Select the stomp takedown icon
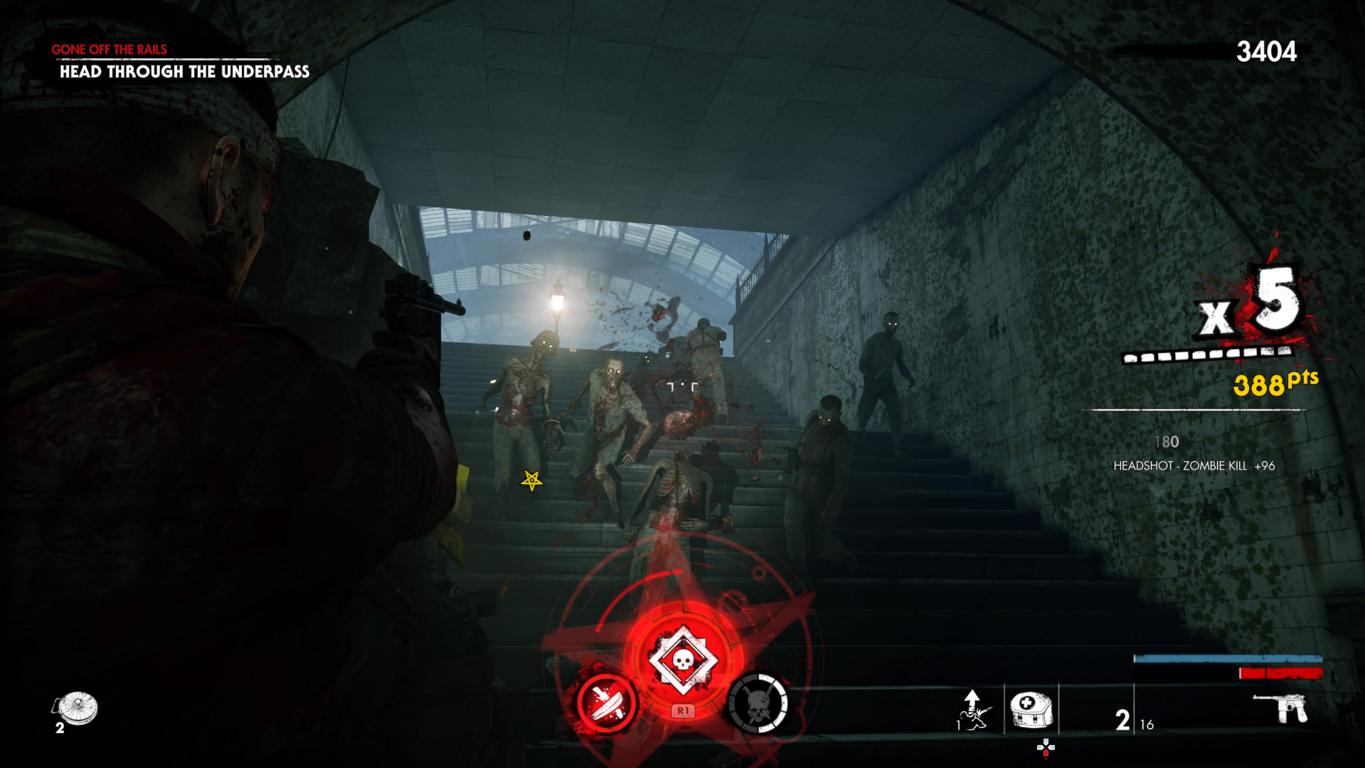Screen dimensions: 1365x768 (973, 709)
